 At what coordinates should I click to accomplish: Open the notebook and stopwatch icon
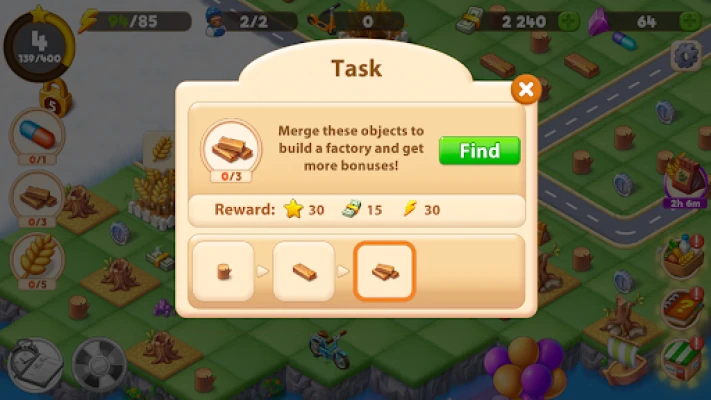point(33,365)
